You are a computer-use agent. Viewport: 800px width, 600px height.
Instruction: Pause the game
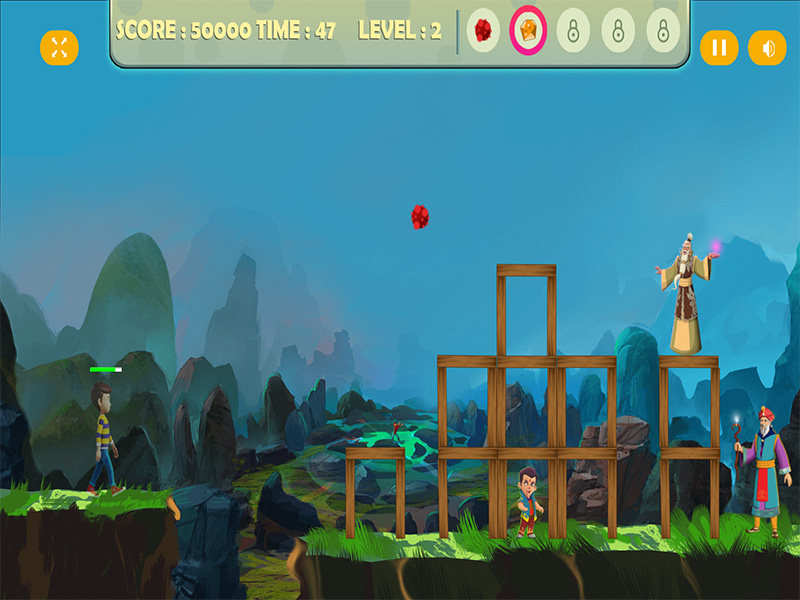(x=719, y=47)
